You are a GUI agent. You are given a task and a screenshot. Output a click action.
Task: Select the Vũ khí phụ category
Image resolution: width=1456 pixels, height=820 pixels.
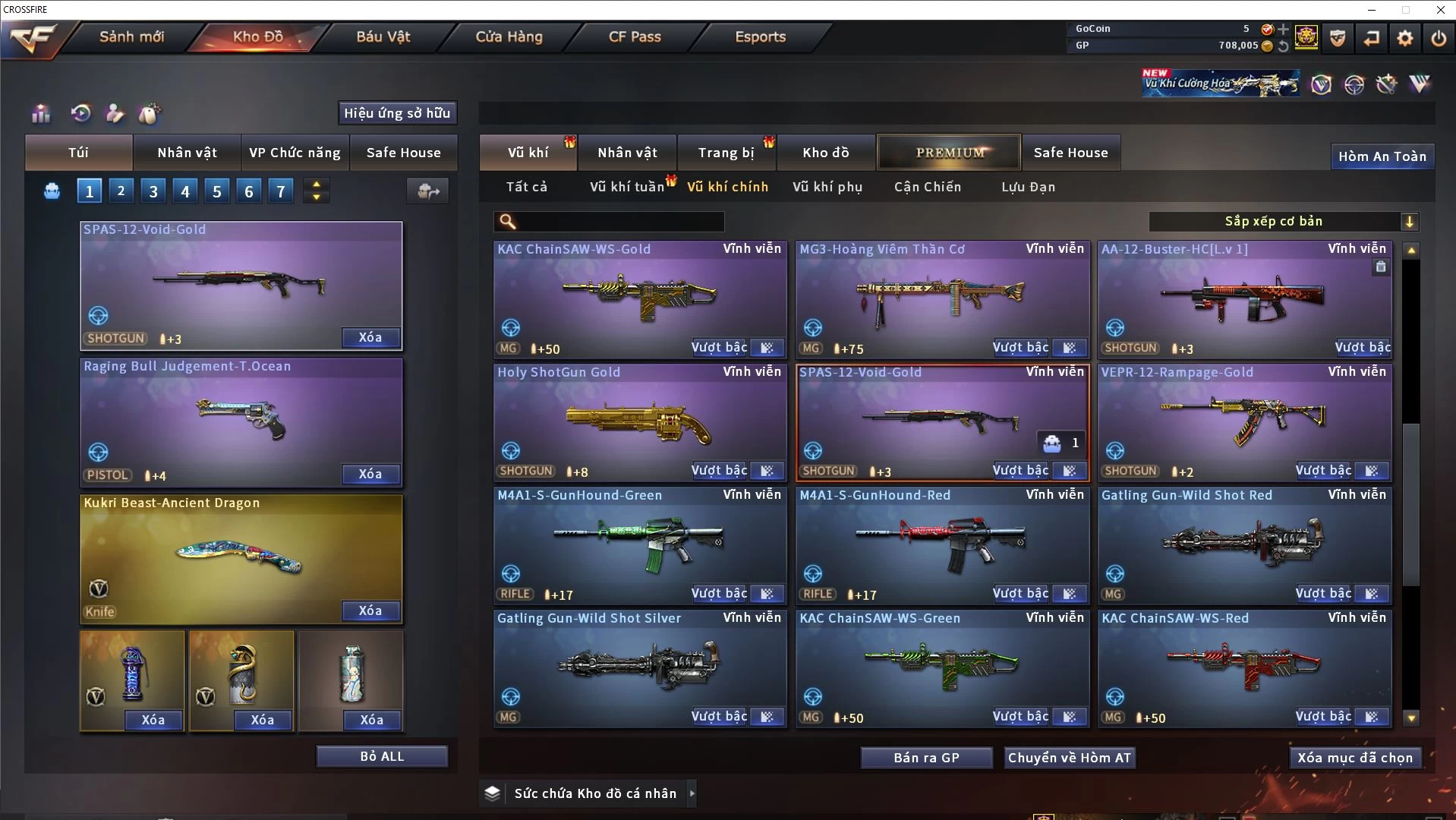(x=827, y=187)
